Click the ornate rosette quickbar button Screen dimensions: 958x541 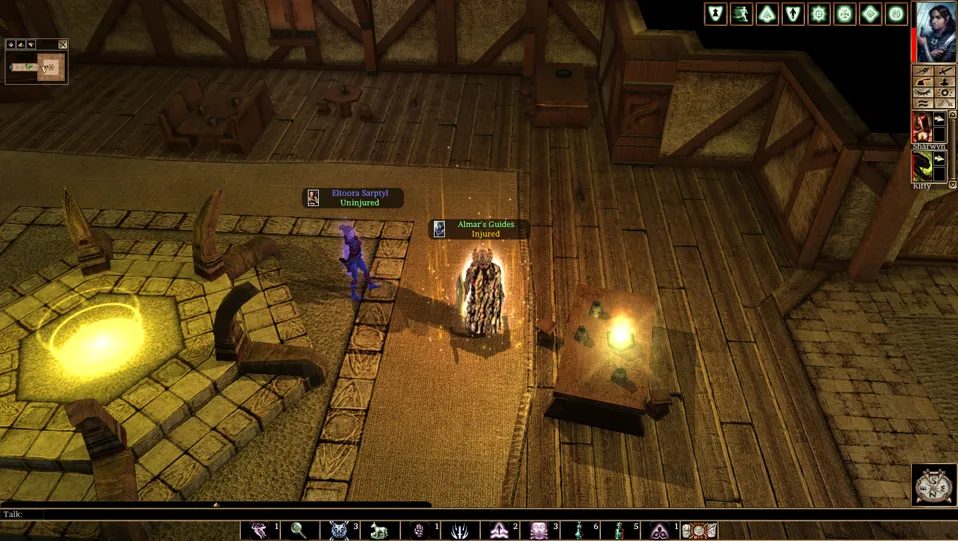700,531
